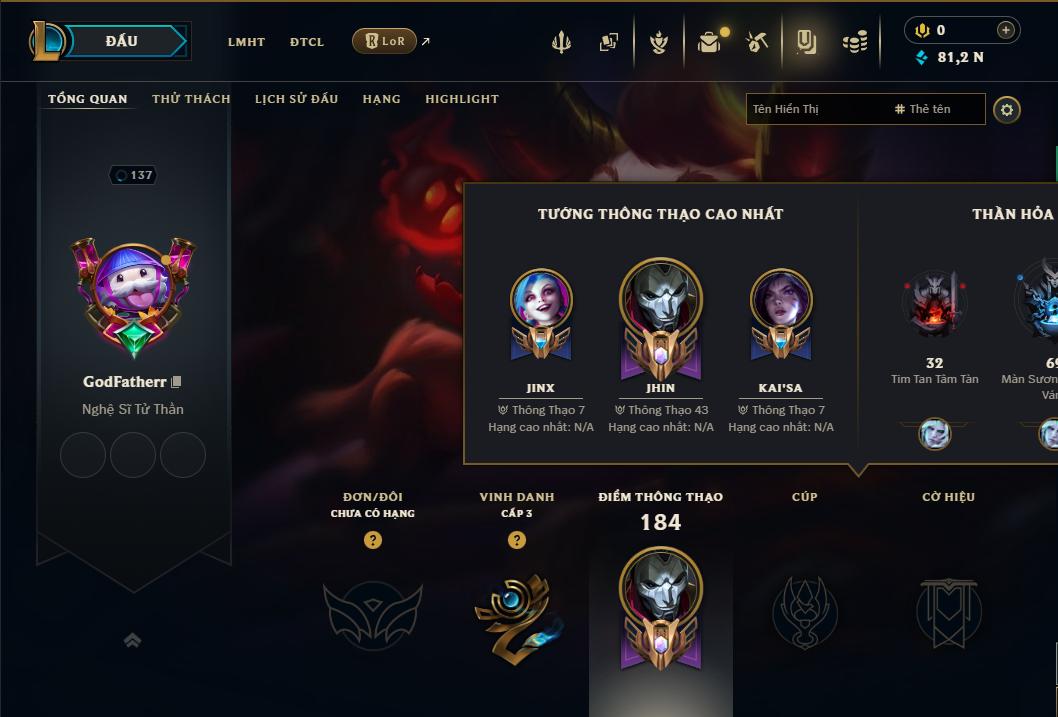Click the ĐẤU play button
The image size is (1058, 717).
tap(121, 41)
